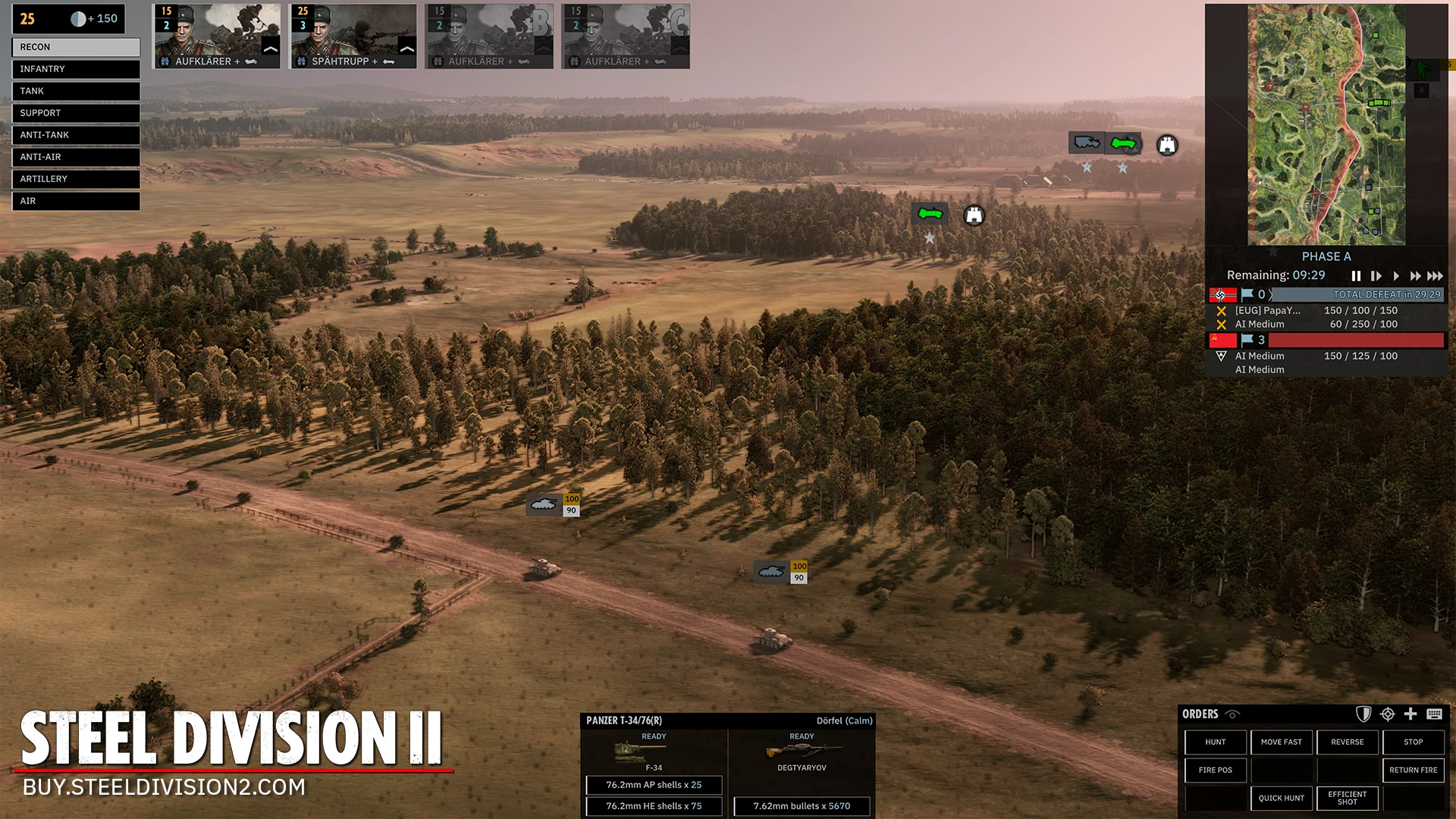Viewport: 1456px width, 819px height.
Task: Toggle the eye icon next to ORDERS
Action: (1233, 714)
